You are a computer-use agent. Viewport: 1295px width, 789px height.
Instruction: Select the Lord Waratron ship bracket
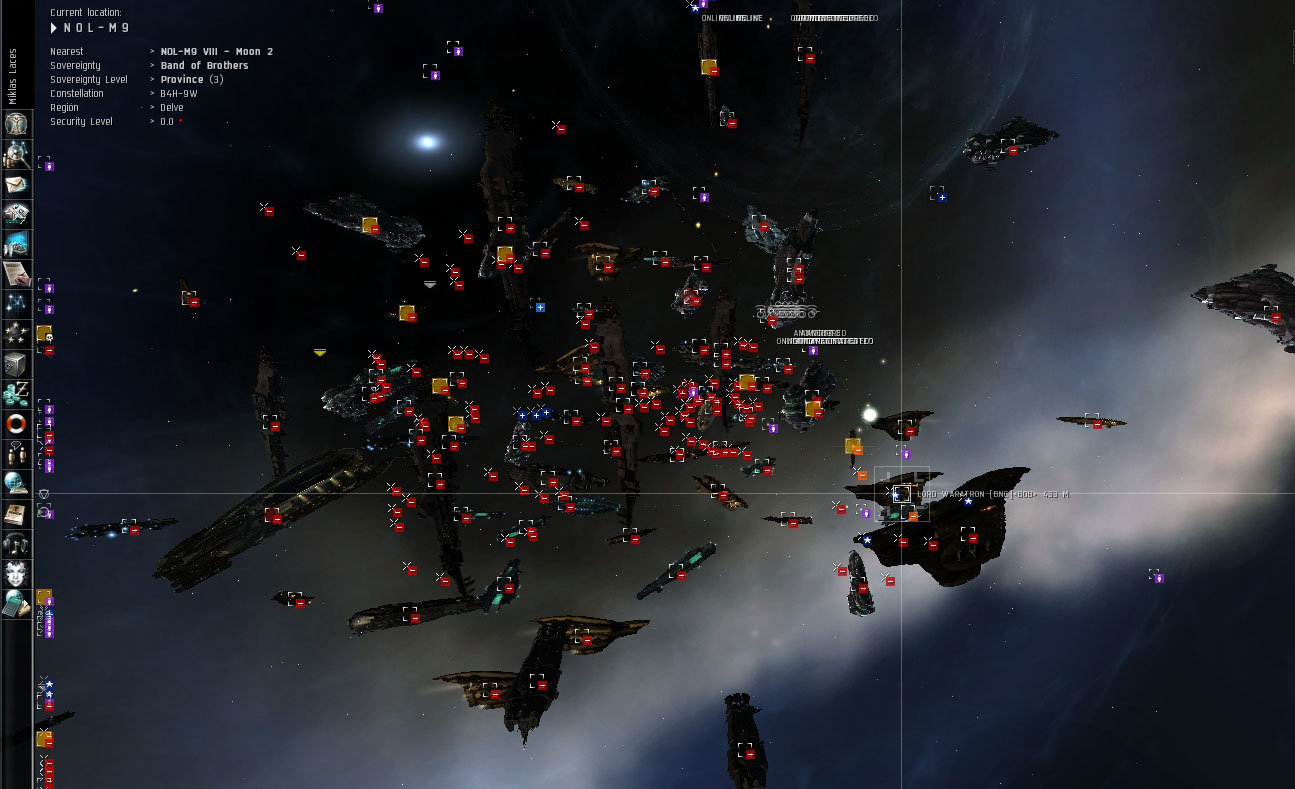point(901,494)
